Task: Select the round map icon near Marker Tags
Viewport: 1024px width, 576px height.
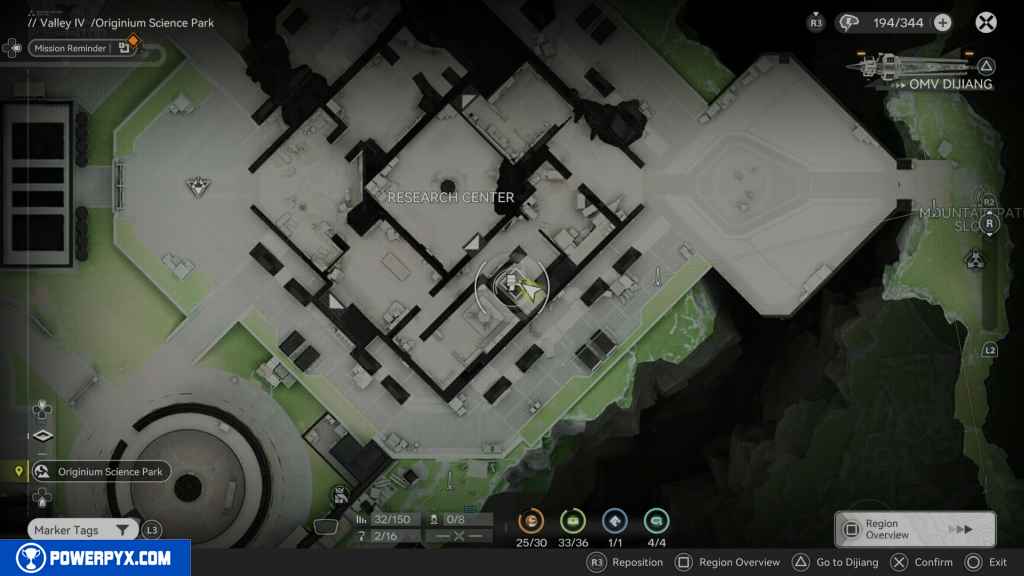Action: [340, 494]
